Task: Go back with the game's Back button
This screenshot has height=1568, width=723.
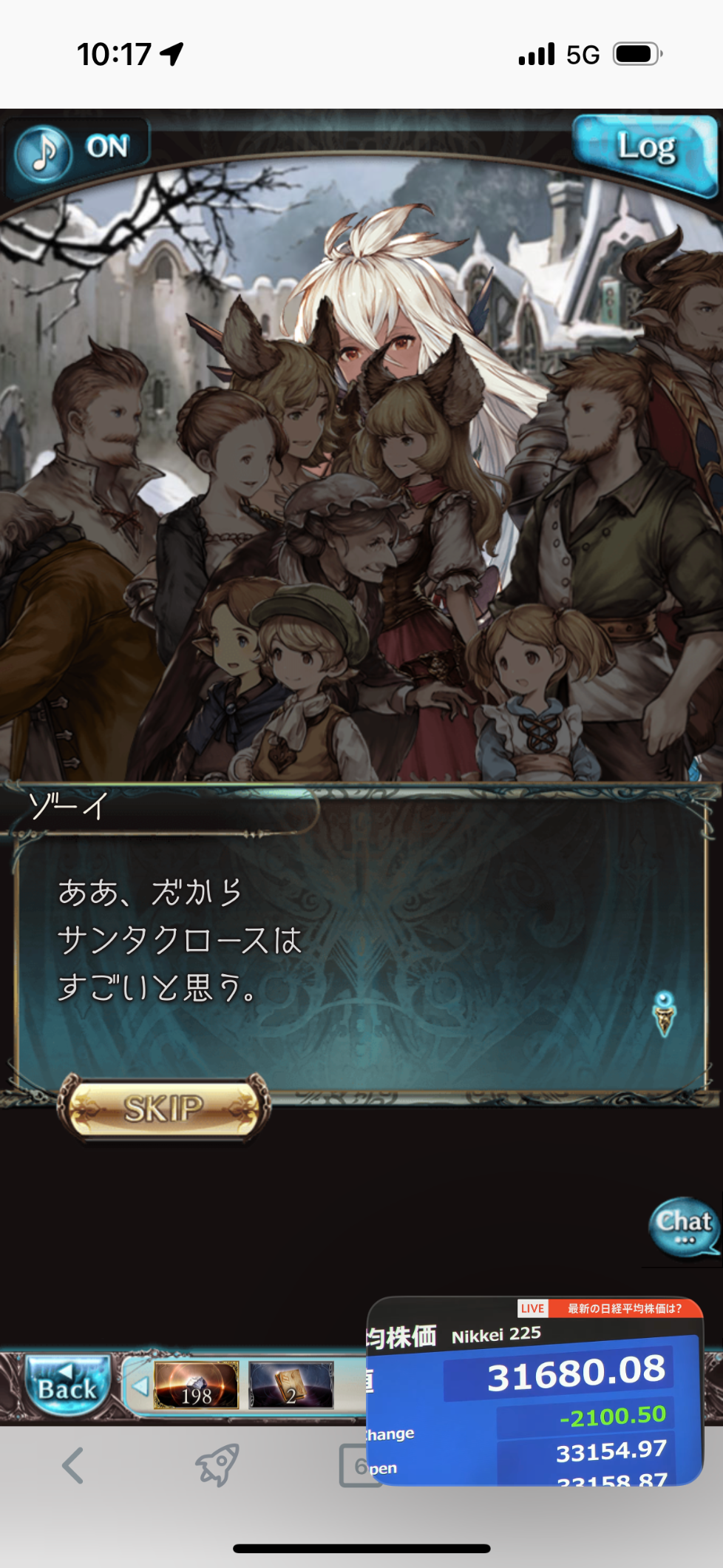Action: [x=67, y=1385]
